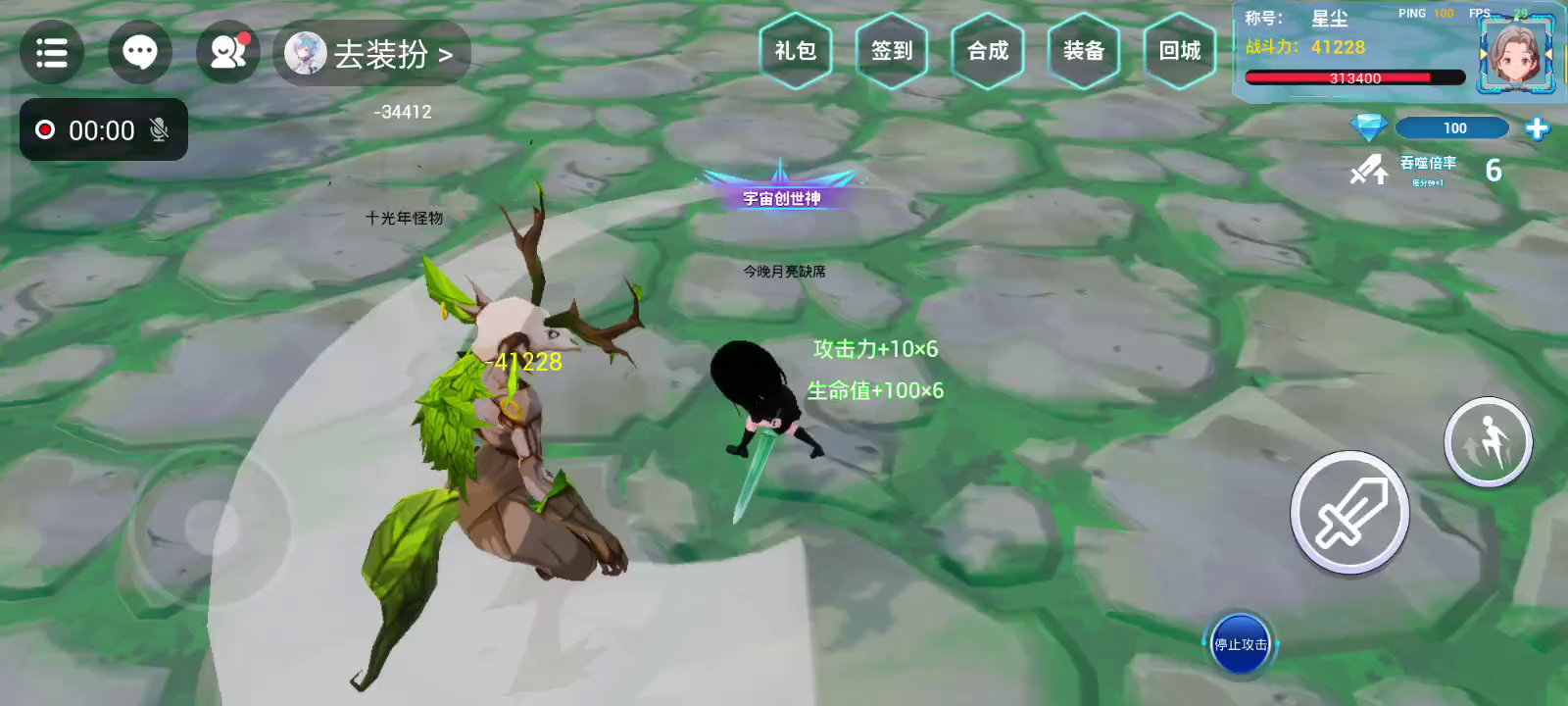Open the 礼包 gift pack hexagon
The image size is (1568, 706).
click(x=795, y=51)
